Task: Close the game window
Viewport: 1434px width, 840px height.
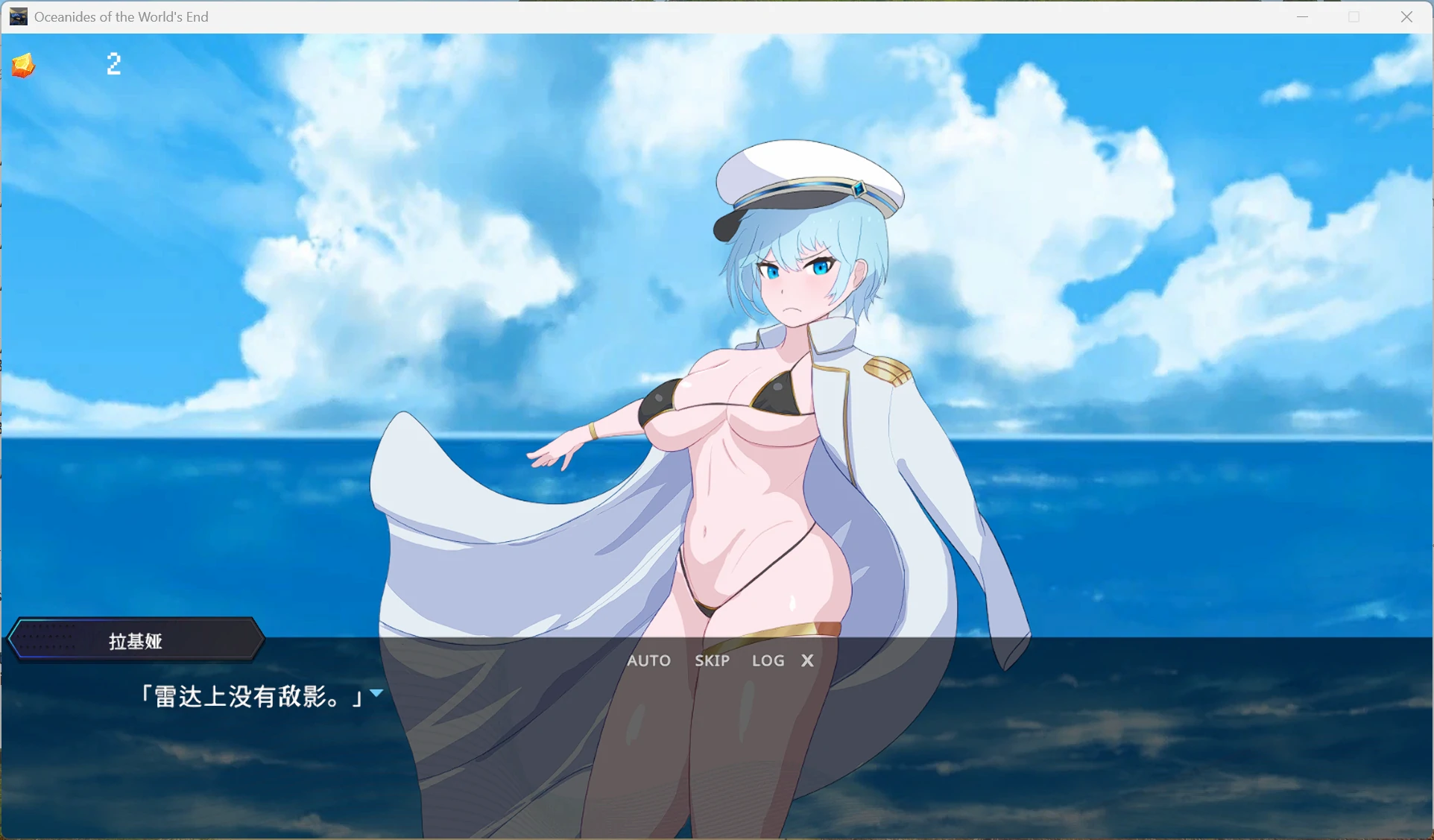Action: (1406, 16)
